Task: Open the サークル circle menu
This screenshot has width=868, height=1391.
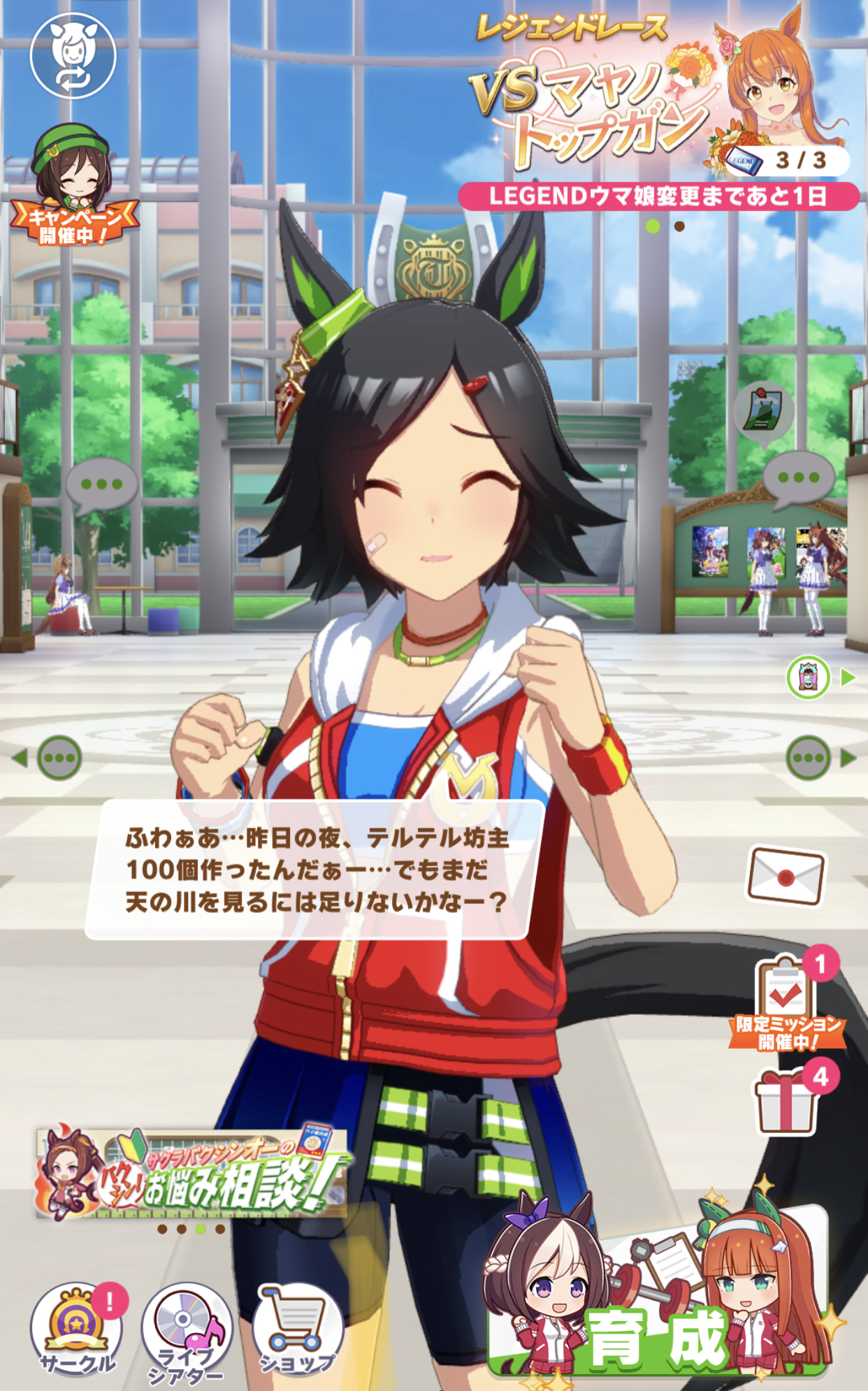Action: tap(77, 1328)
